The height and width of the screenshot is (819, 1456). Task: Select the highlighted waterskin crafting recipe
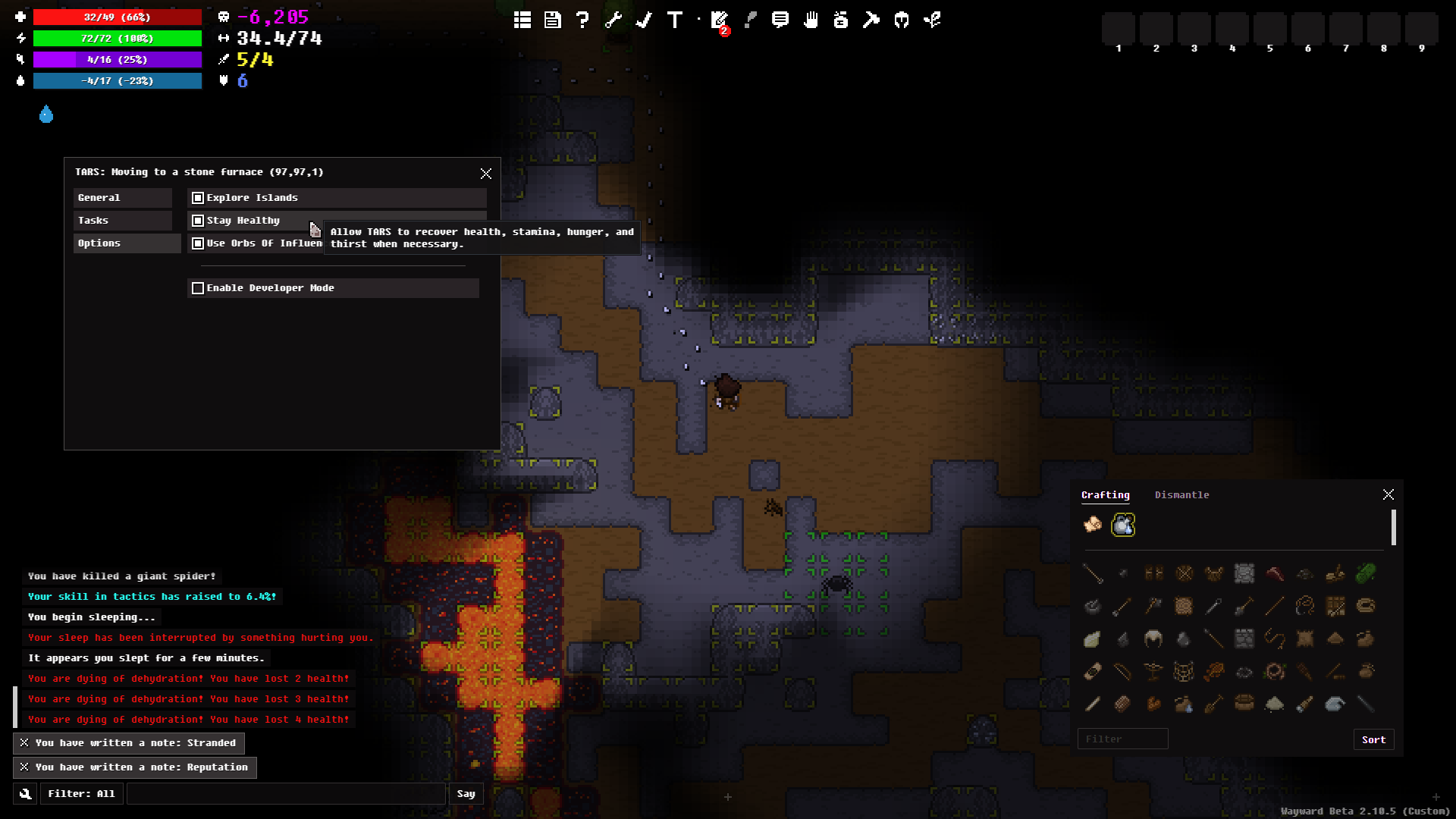click(1123, 525)
